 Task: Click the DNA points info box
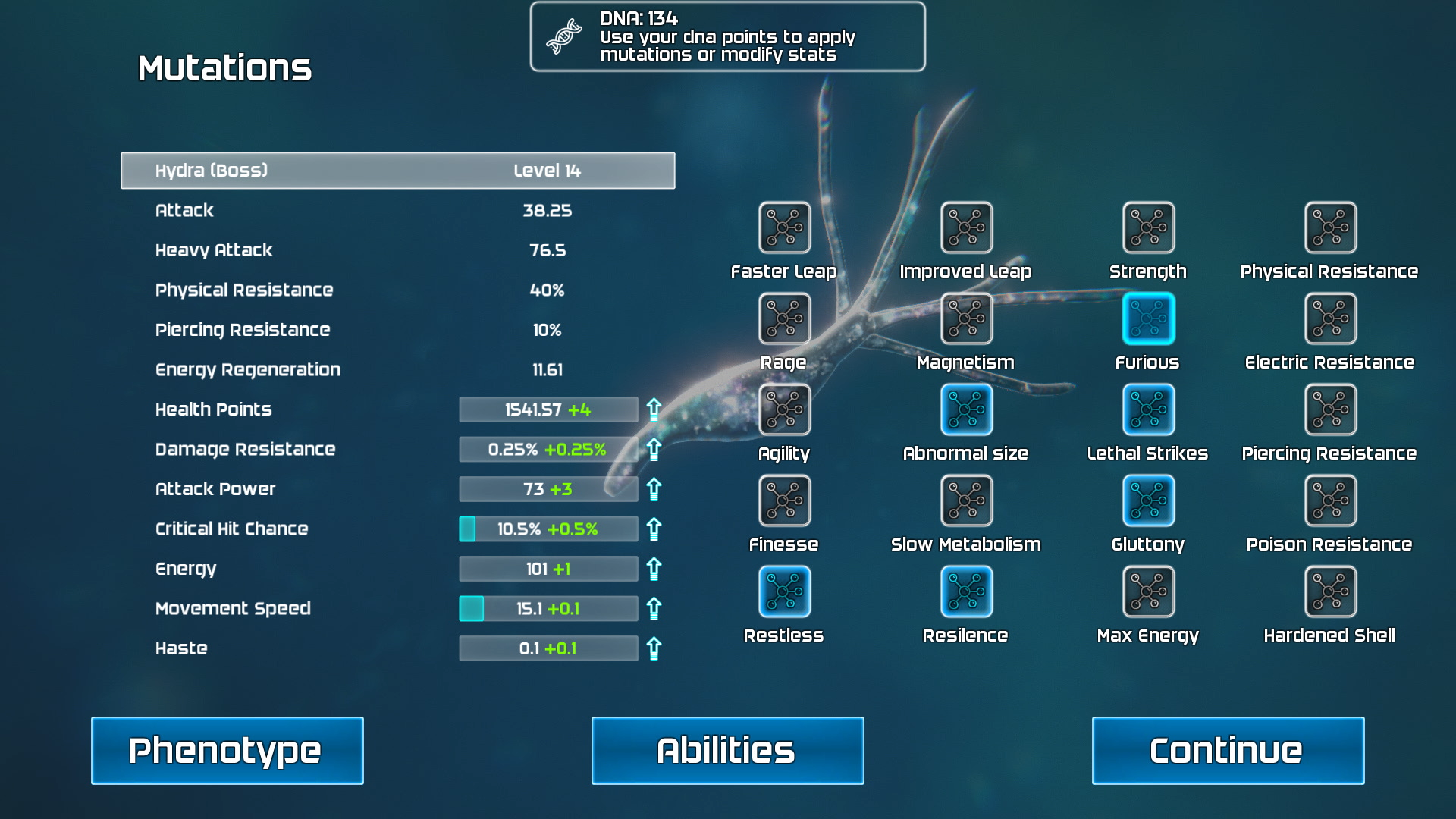pos(727,36)
